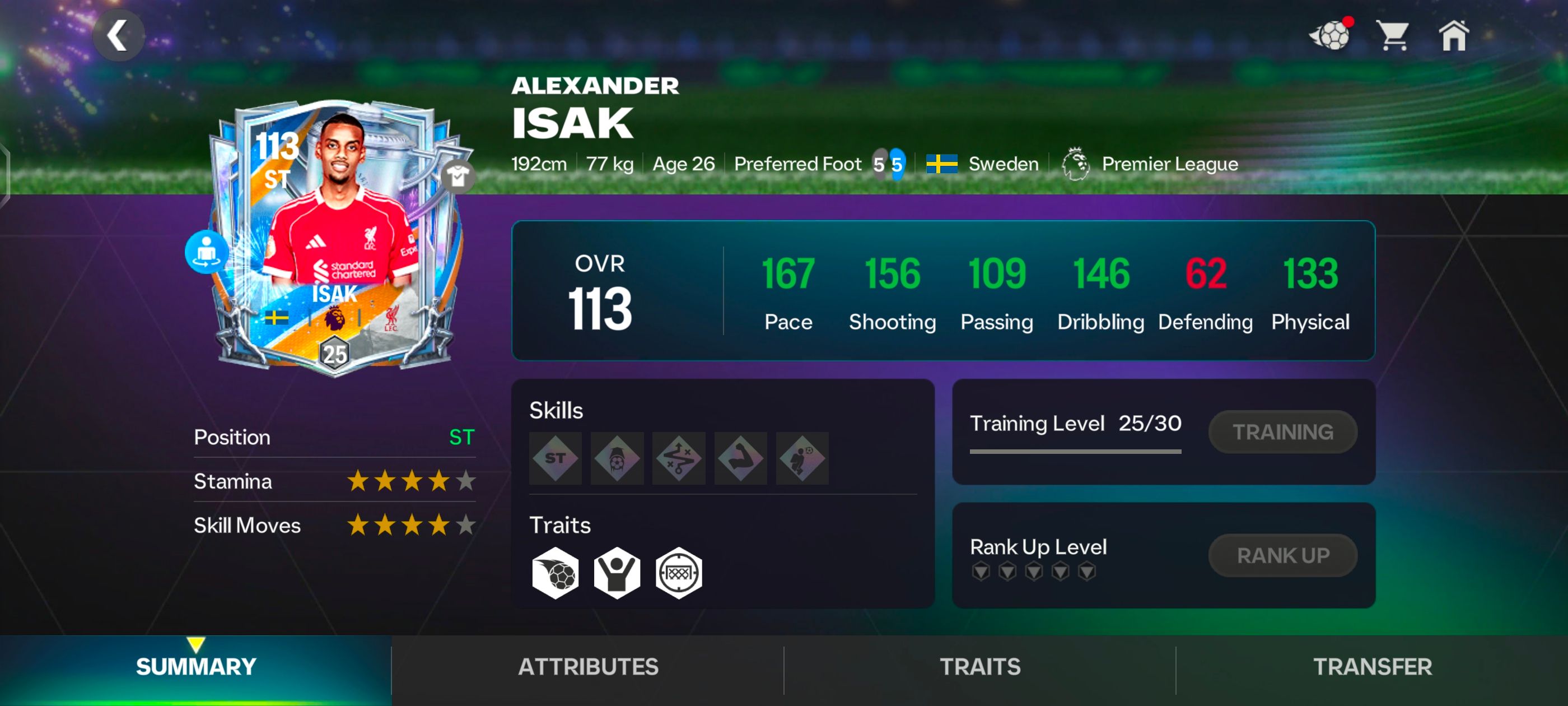The height and width of the screenshot is (706, 1568).
Task: Open the Training button
Action: tap(1282, 432)
